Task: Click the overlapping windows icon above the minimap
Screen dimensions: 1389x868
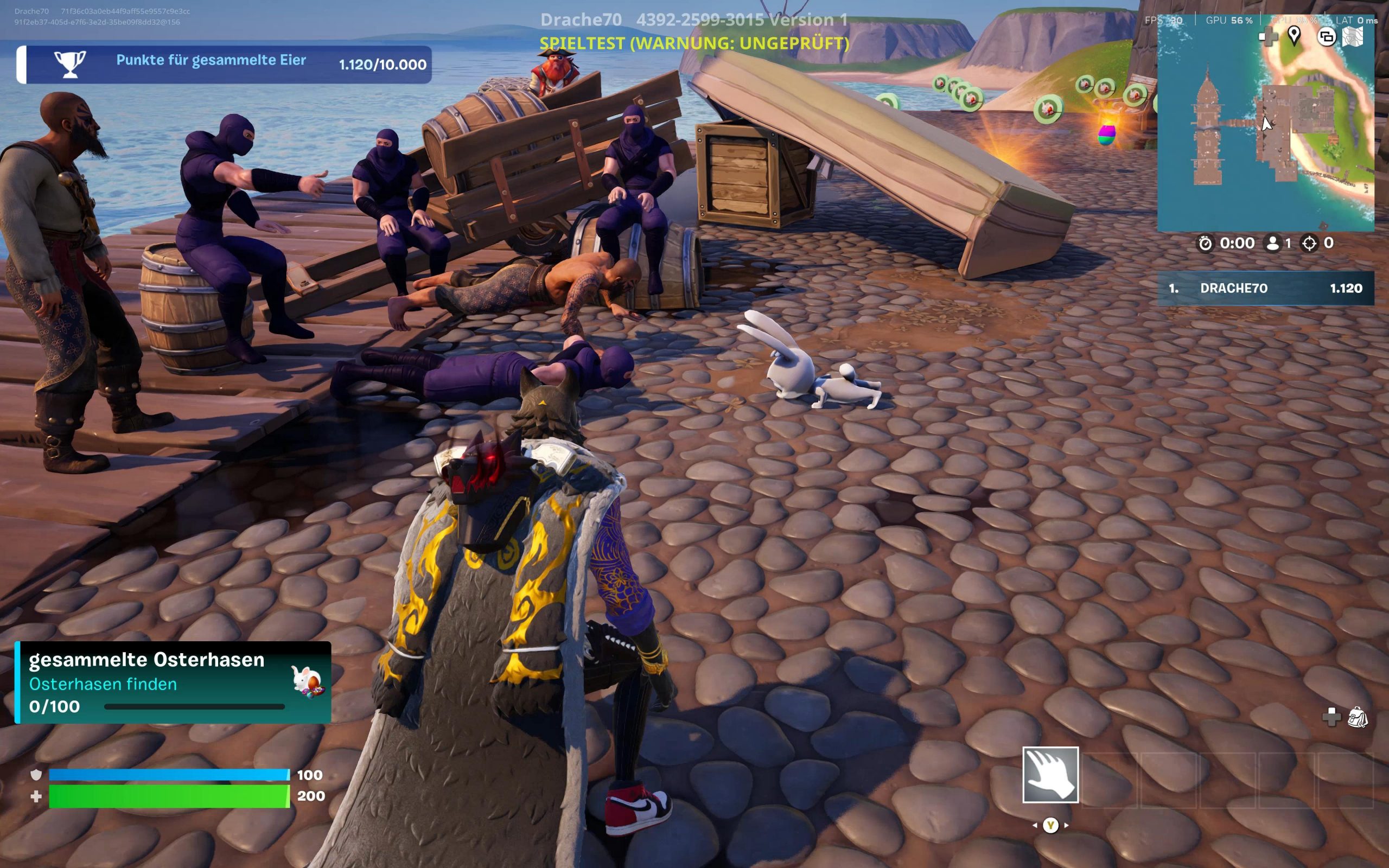Action: click(x=1326, y=37)
